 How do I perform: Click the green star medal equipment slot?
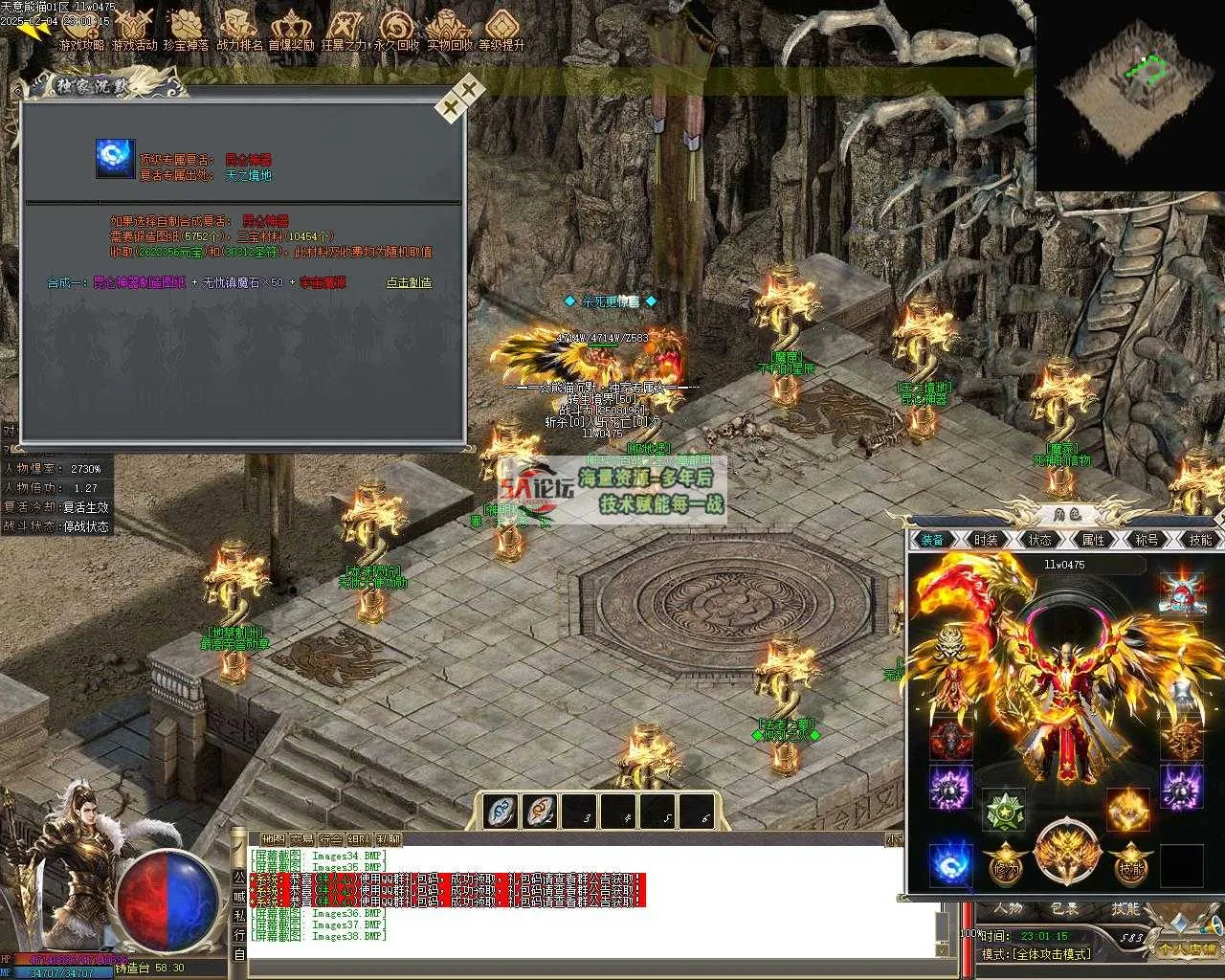point(1005,810)
